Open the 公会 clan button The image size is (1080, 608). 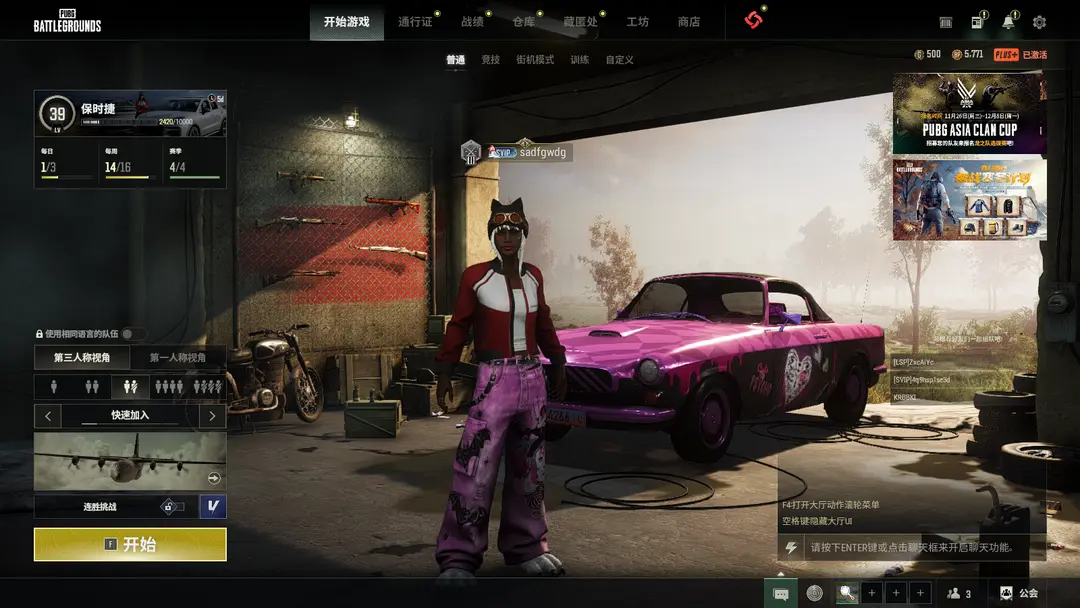click(1019, 593)
